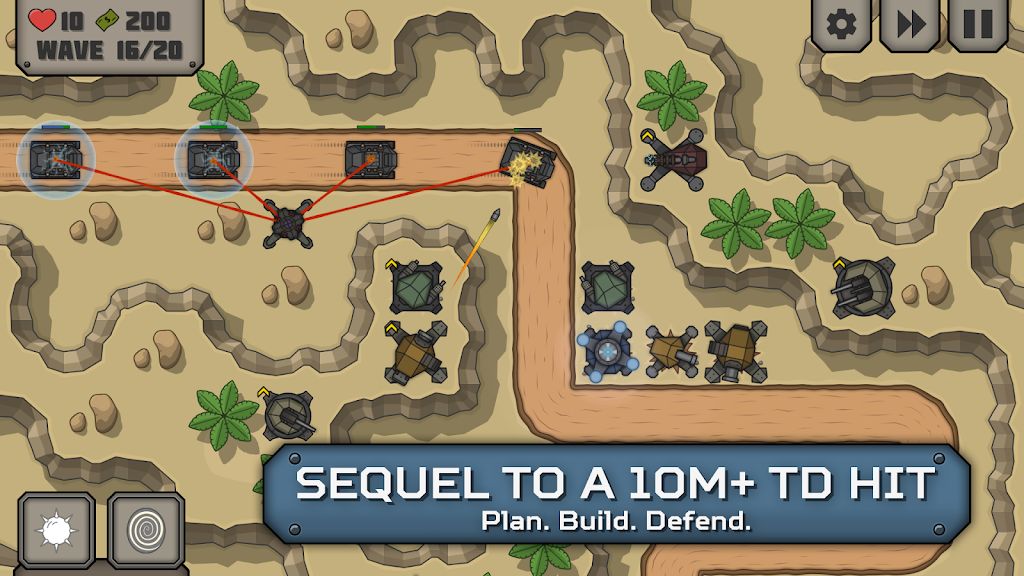The image size is (1024, 576).
Task: Activate the explosion bomb ability
Action: [x=56, y=529]
